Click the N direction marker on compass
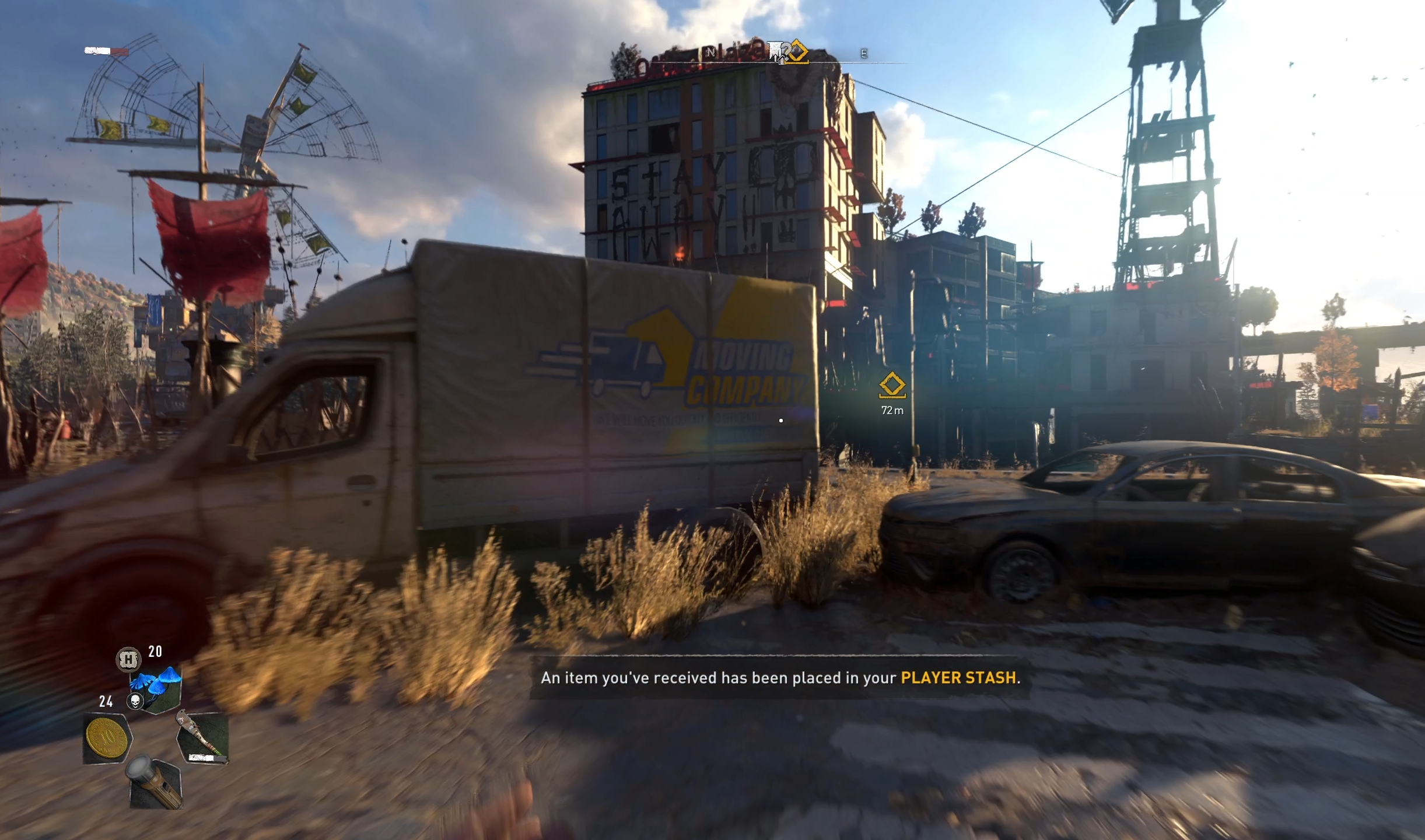1425x840 pixels. pyautogui.click(x=712, y=52)
